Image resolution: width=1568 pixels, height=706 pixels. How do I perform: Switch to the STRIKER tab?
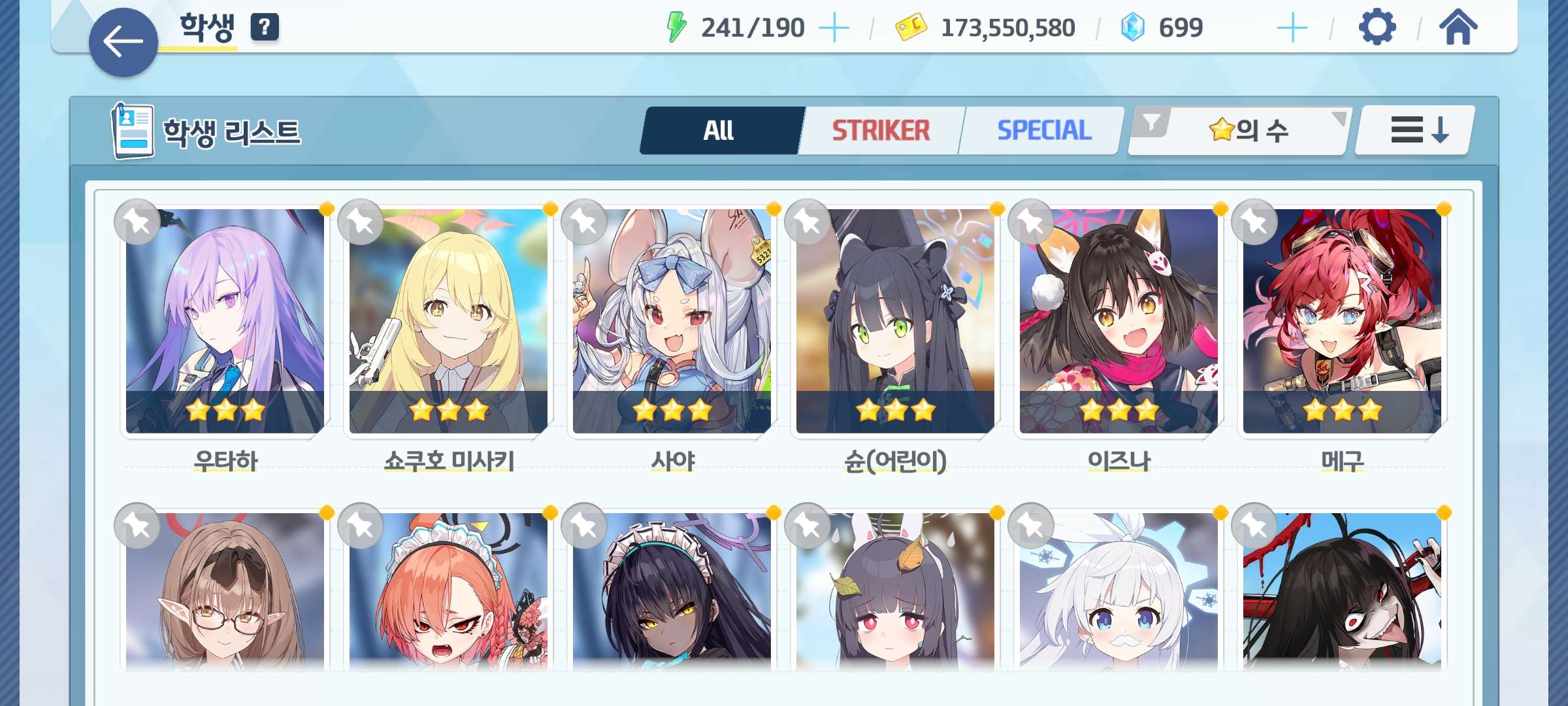881,131
